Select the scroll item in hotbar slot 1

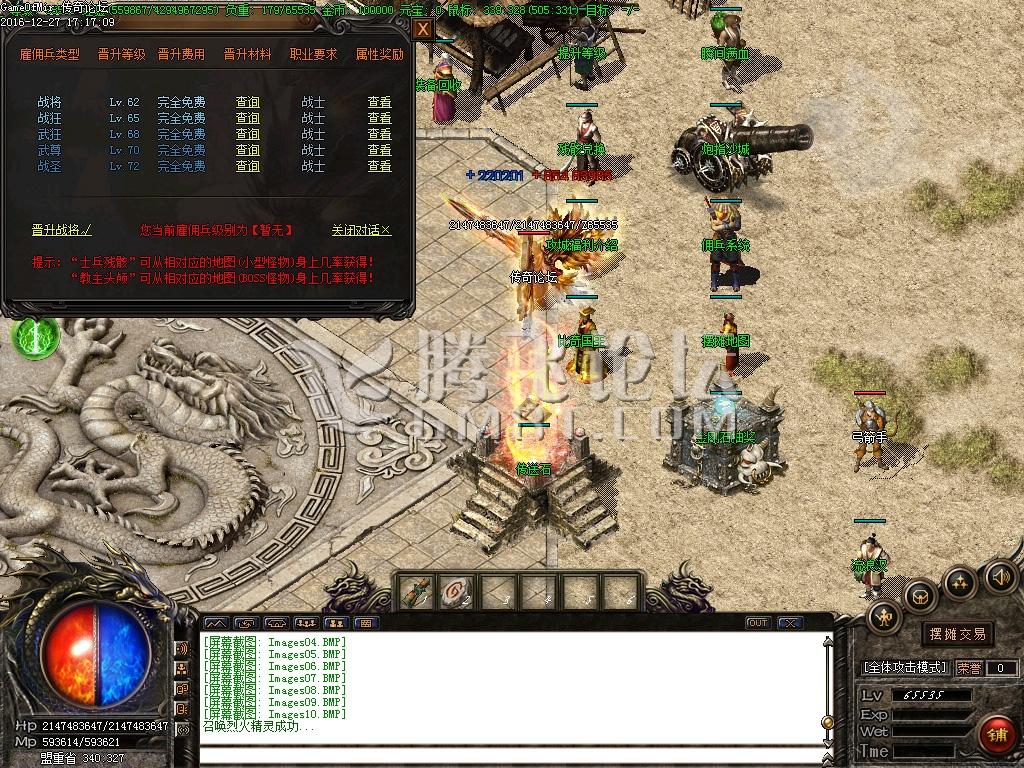[417, 591]
